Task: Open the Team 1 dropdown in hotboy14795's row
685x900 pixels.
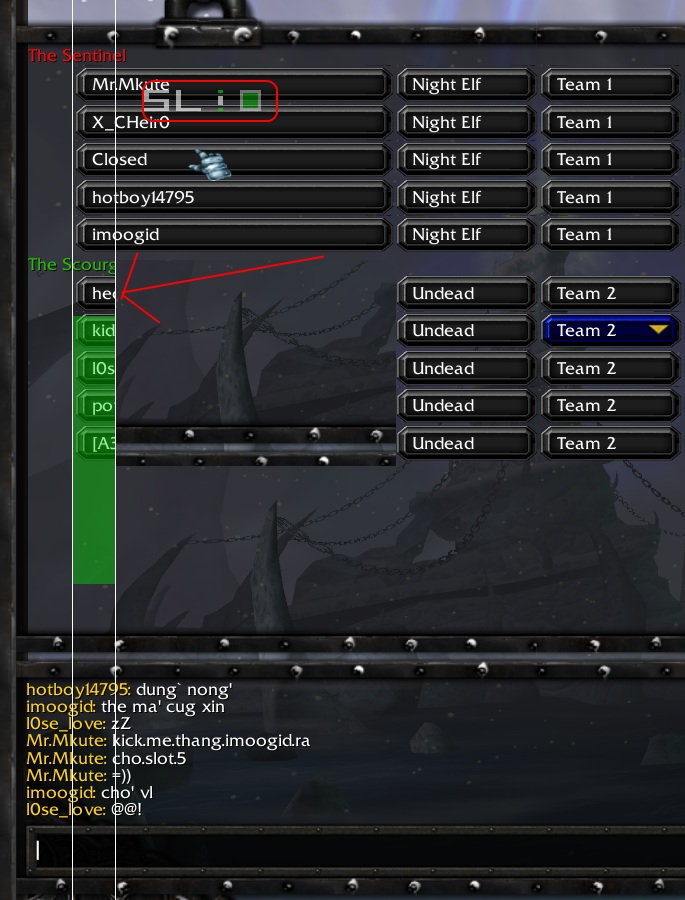Action: point(608,198)
